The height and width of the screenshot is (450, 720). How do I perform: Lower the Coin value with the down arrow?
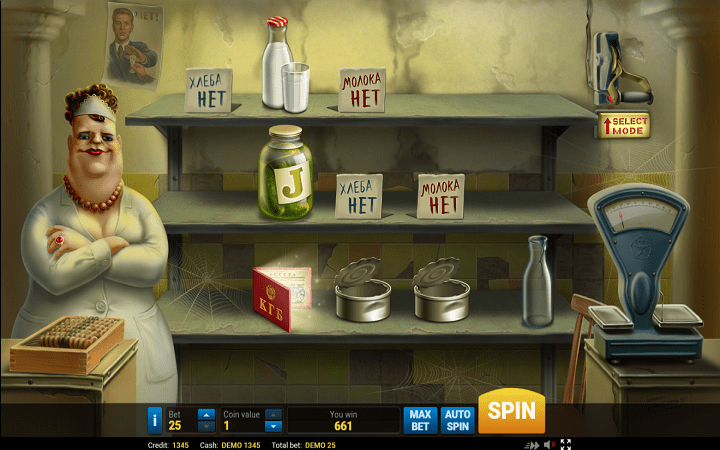[x=273, y=426]
